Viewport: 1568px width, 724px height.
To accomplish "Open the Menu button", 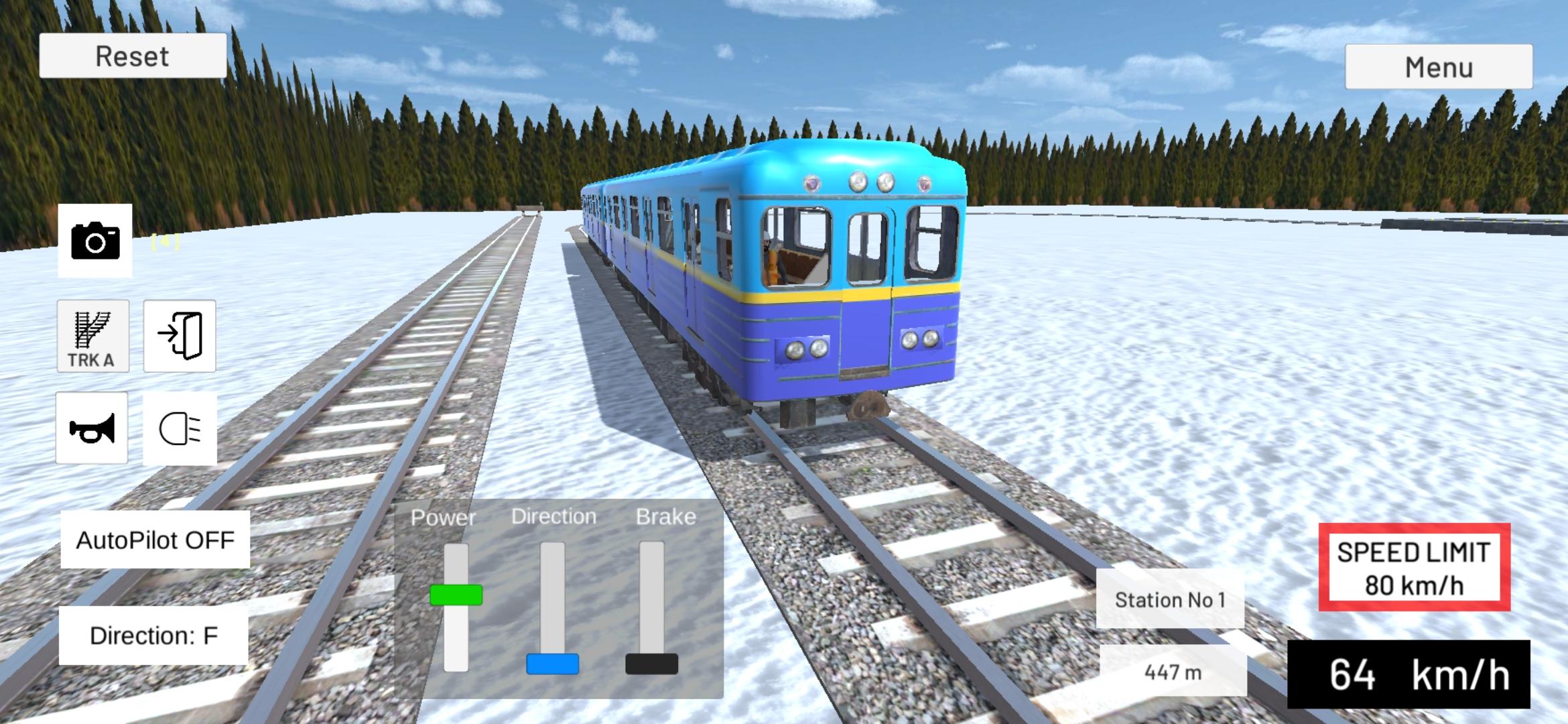I will (x=1438, y=66).
